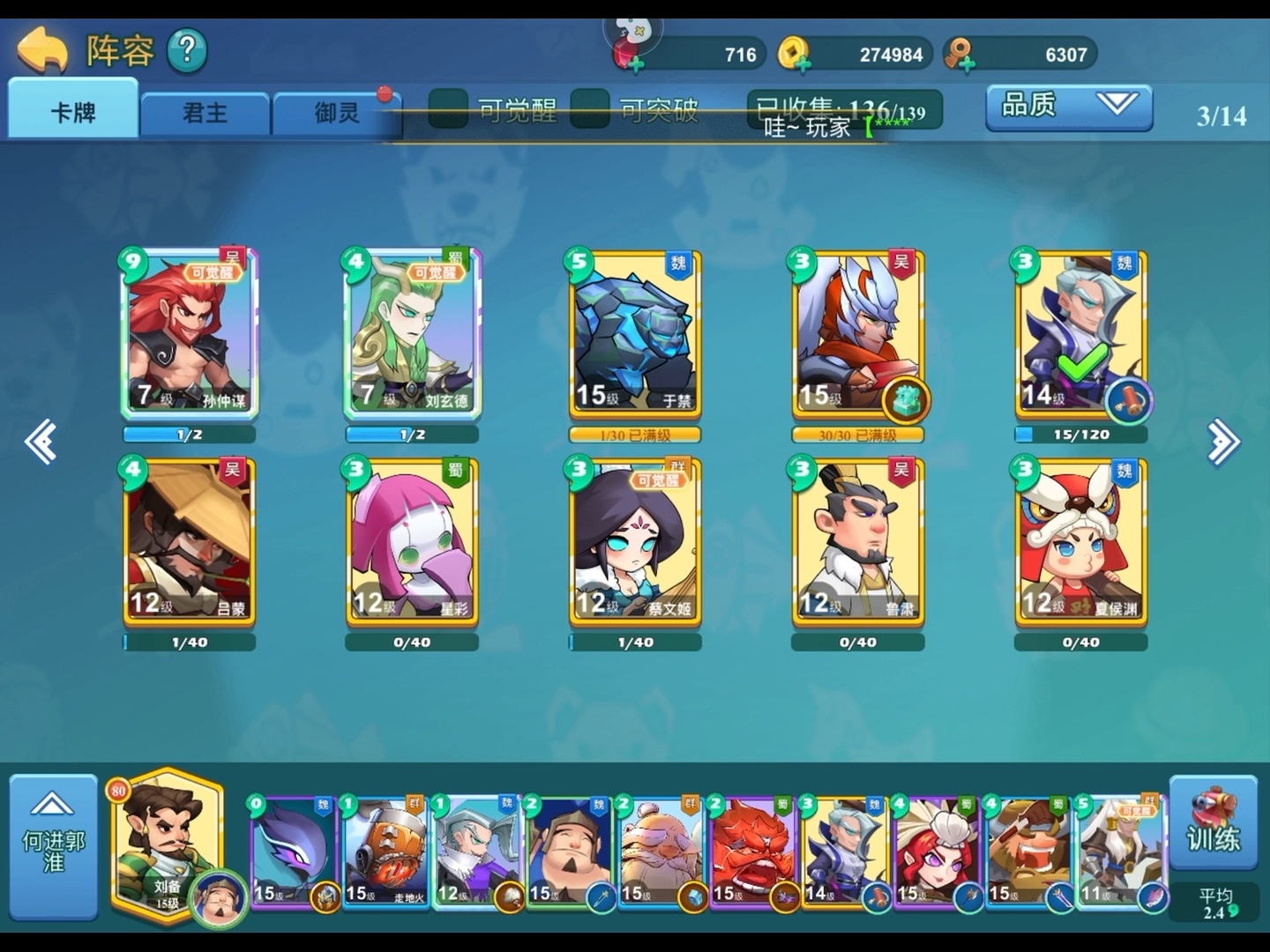This screenshot has height=952, width=1270.
Task: Open the 御灵 tab
Action: (337, 114)
